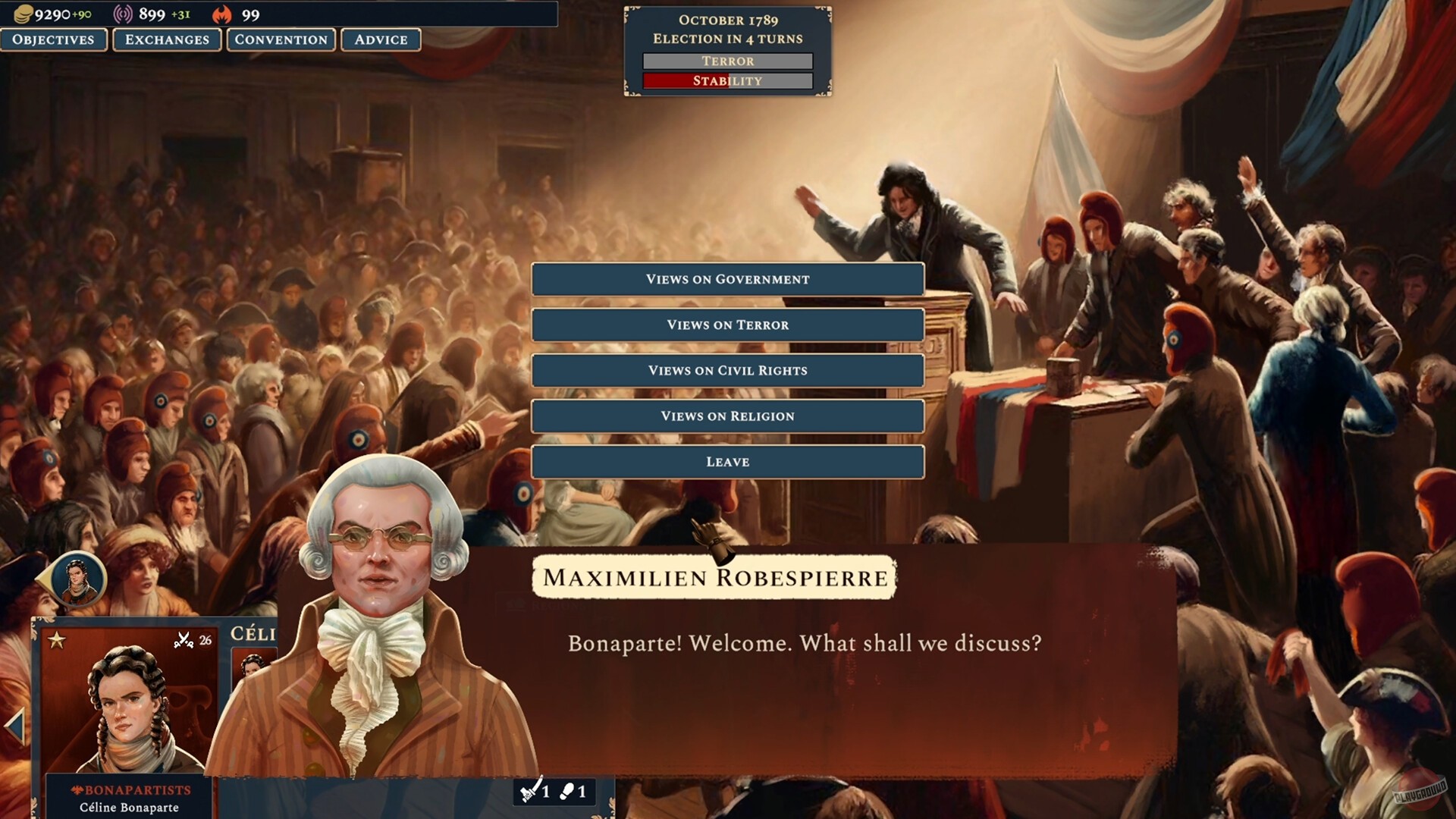Click the flame icon showing 99
This screenshot has width=1456, height=819.
222,13
